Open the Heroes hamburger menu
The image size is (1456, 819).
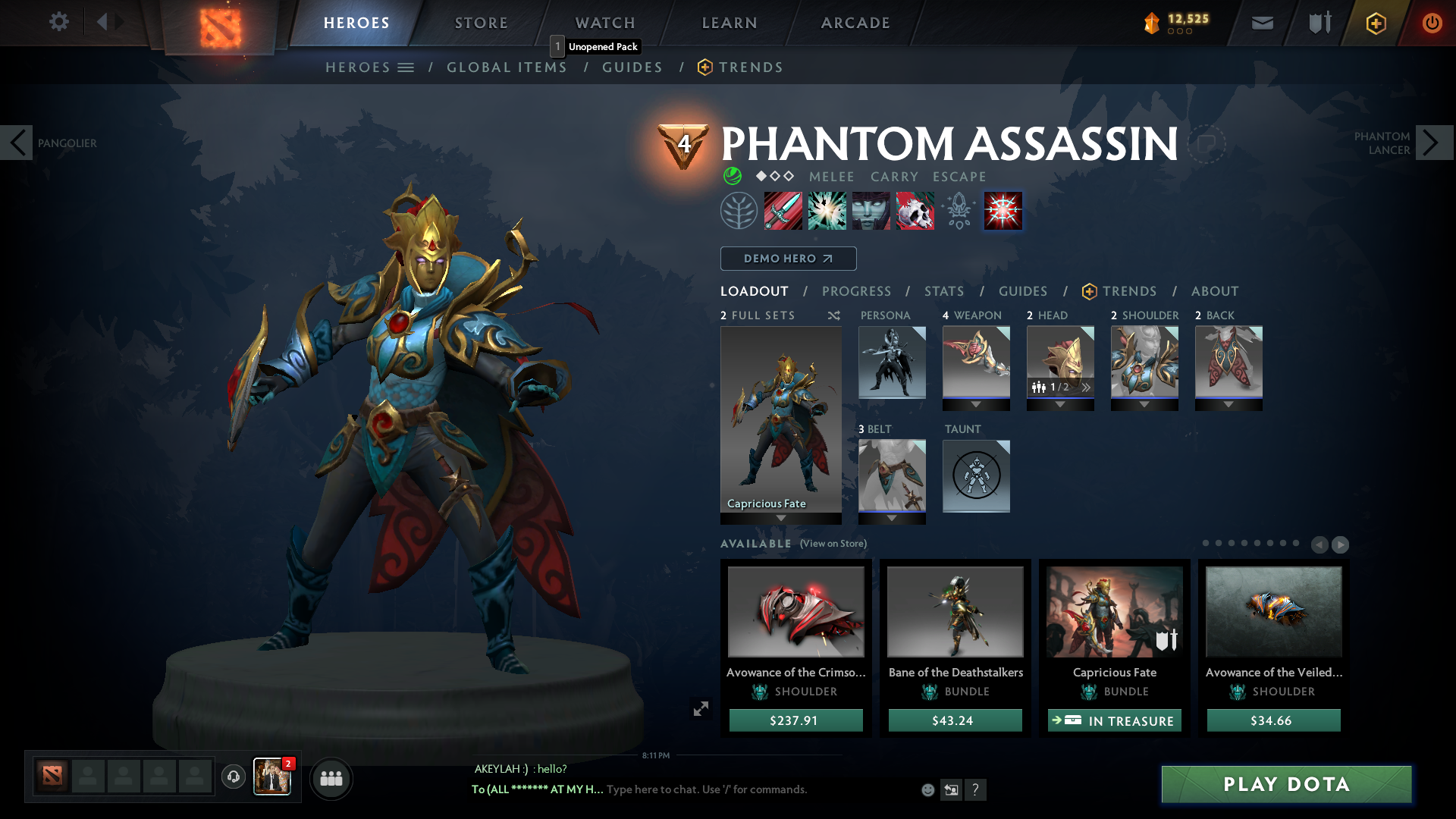[x=406, y=67]
